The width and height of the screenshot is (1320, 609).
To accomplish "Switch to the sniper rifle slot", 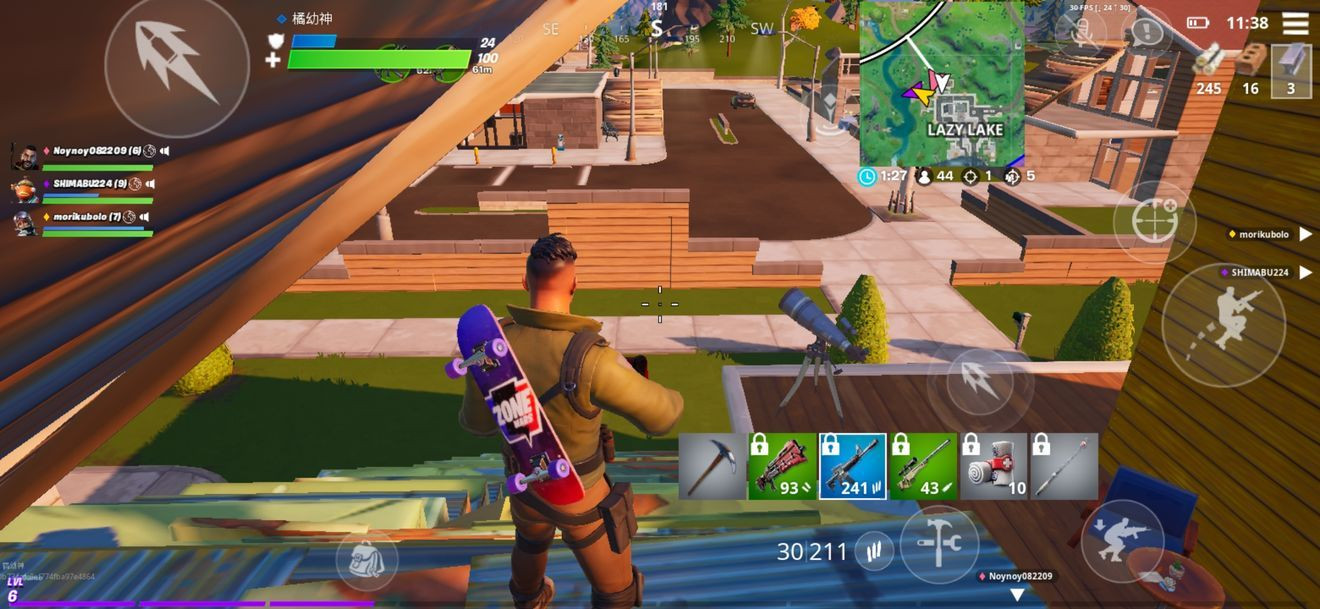I will click(x=923, y=466).
